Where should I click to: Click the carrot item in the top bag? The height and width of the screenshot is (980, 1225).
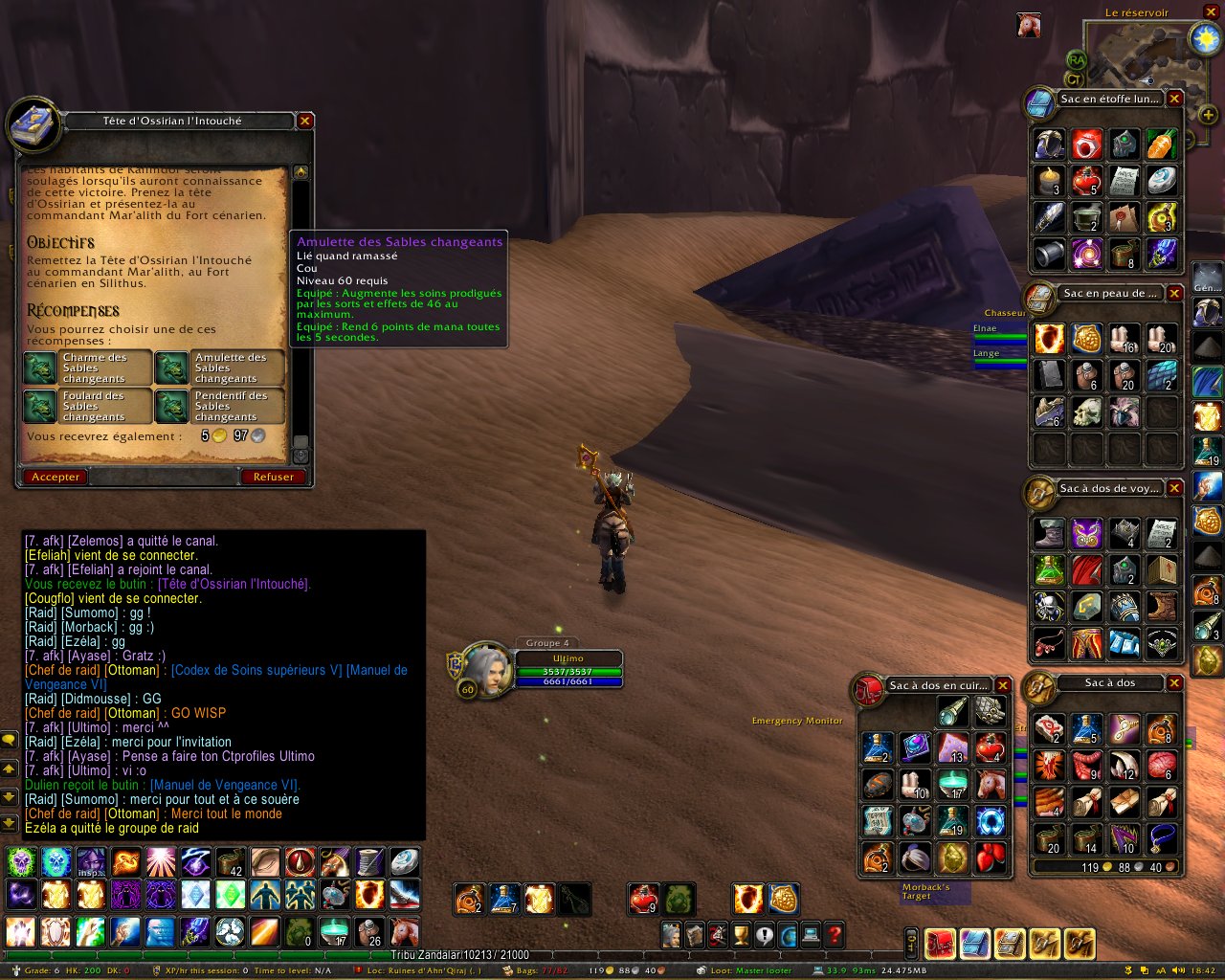1162,145
